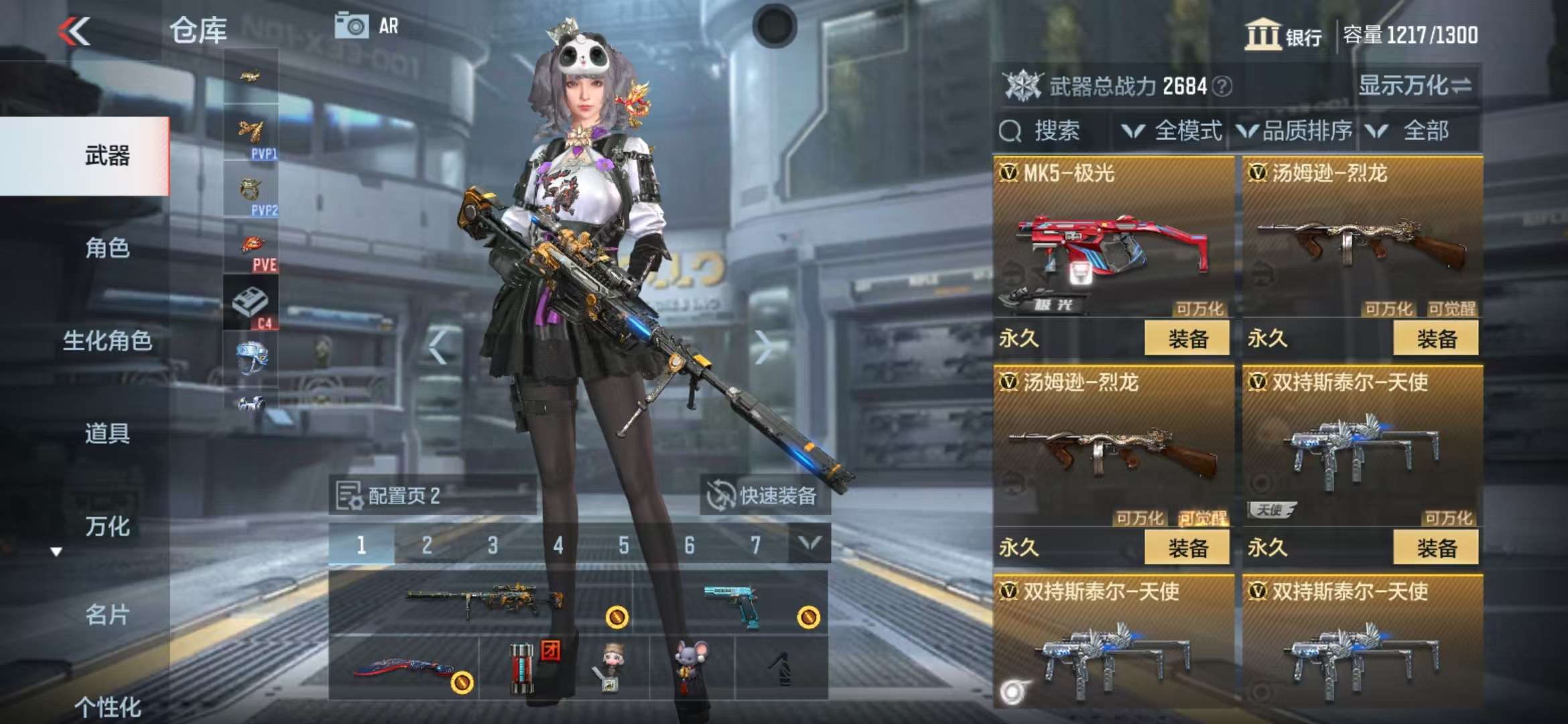Click the 搜索 weapon search field

point(1052,131)
